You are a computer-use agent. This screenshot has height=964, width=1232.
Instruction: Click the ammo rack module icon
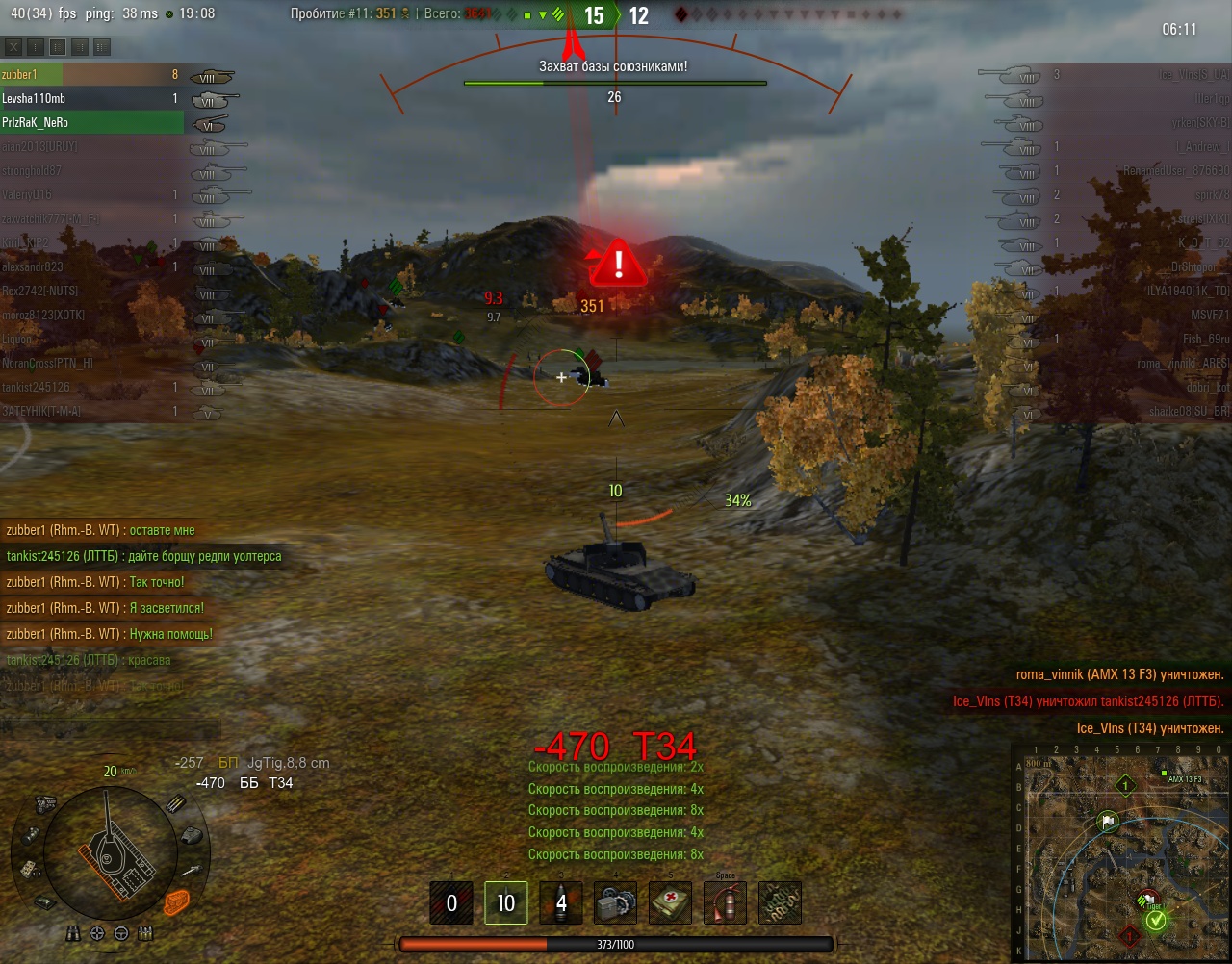pyautogui.click(x=176, y=803)
